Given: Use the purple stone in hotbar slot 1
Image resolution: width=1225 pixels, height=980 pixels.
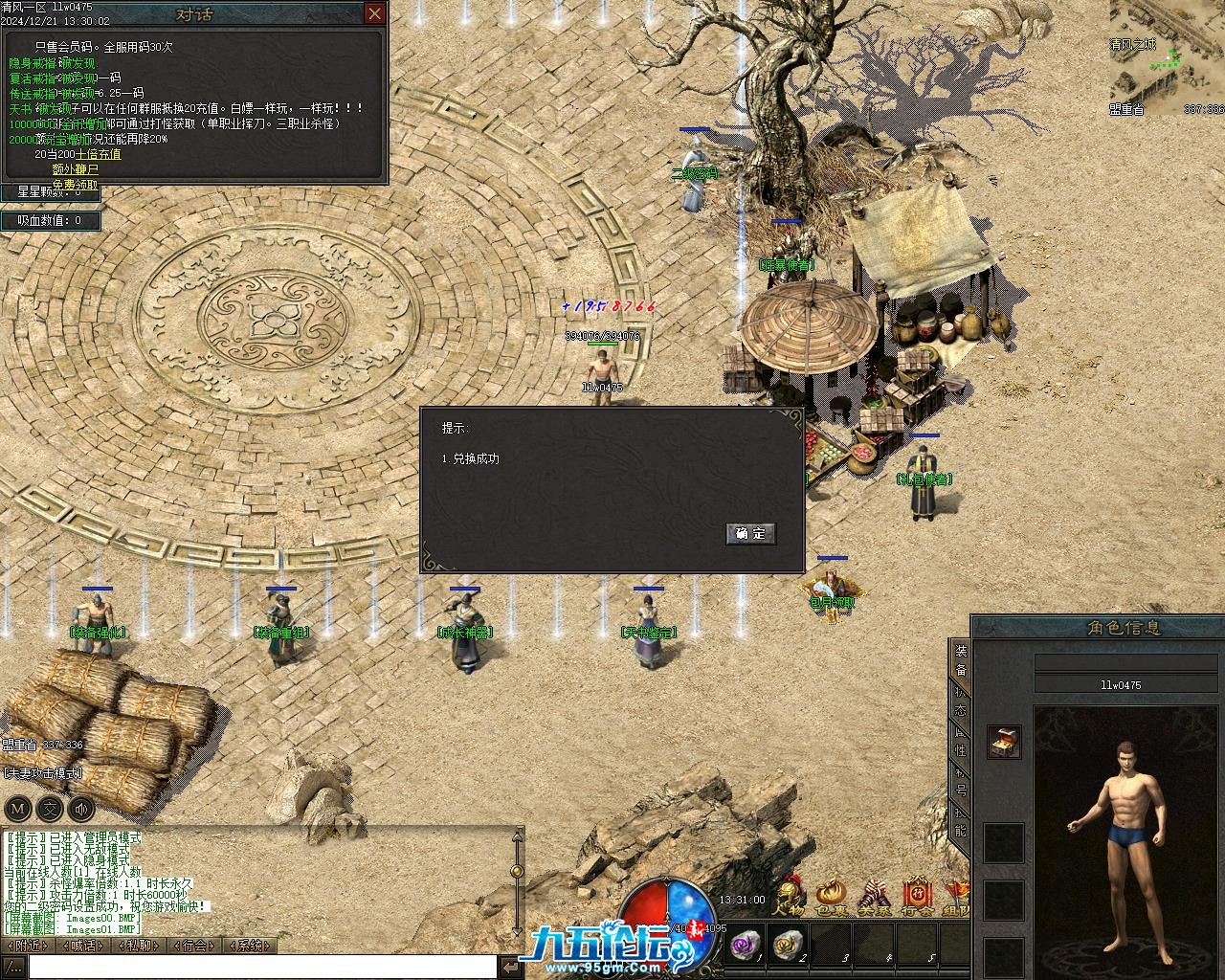Looking at the screenshot, I should click(743, 947).
